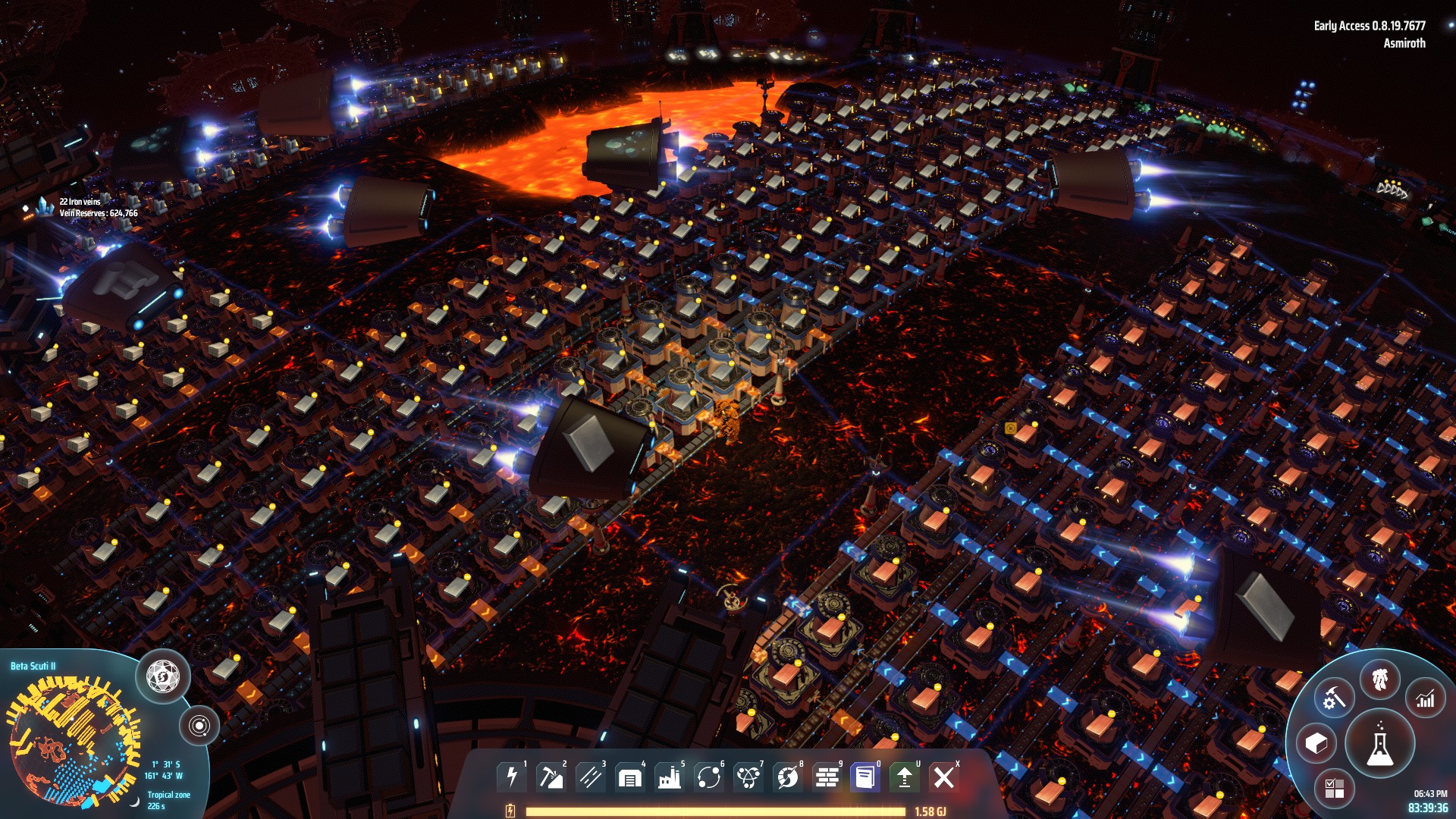The image size is (1456, 819).
Task: Choose the conveyor belt build category
Action: [x=591, y=777]
